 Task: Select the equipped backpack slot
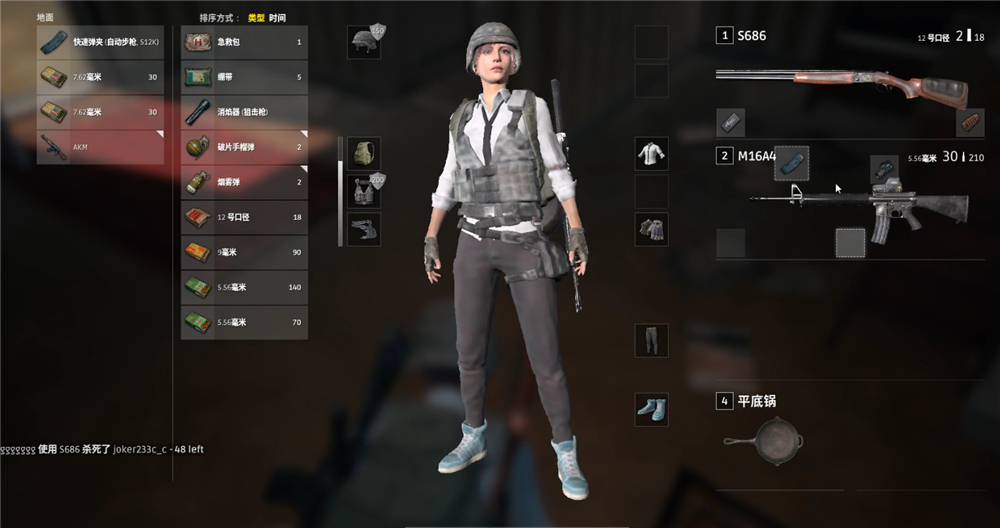pos(363,153)
